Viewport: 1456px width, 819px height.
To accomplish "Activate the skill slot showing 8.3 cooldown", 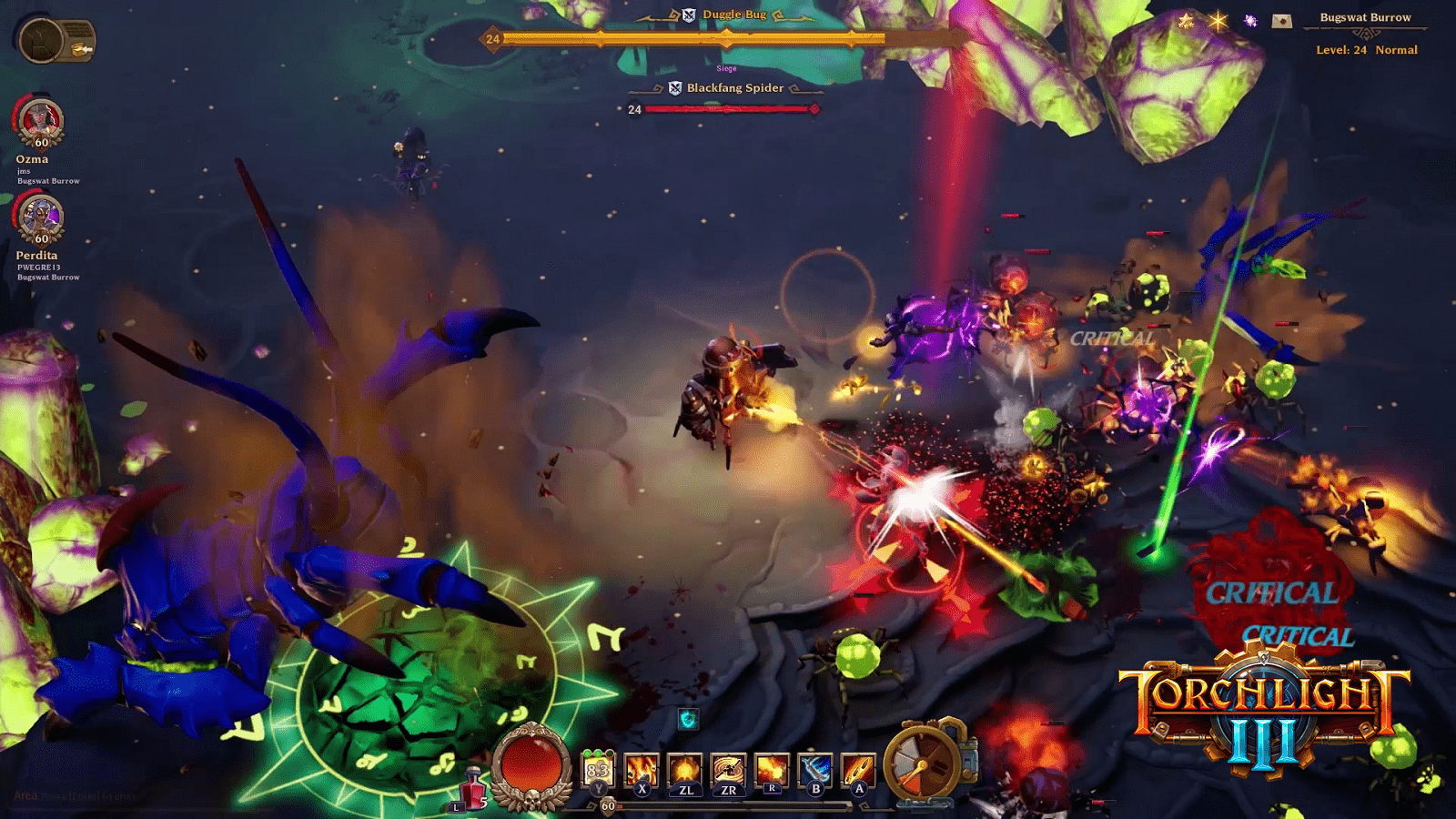I will click(x=598, y=771).
